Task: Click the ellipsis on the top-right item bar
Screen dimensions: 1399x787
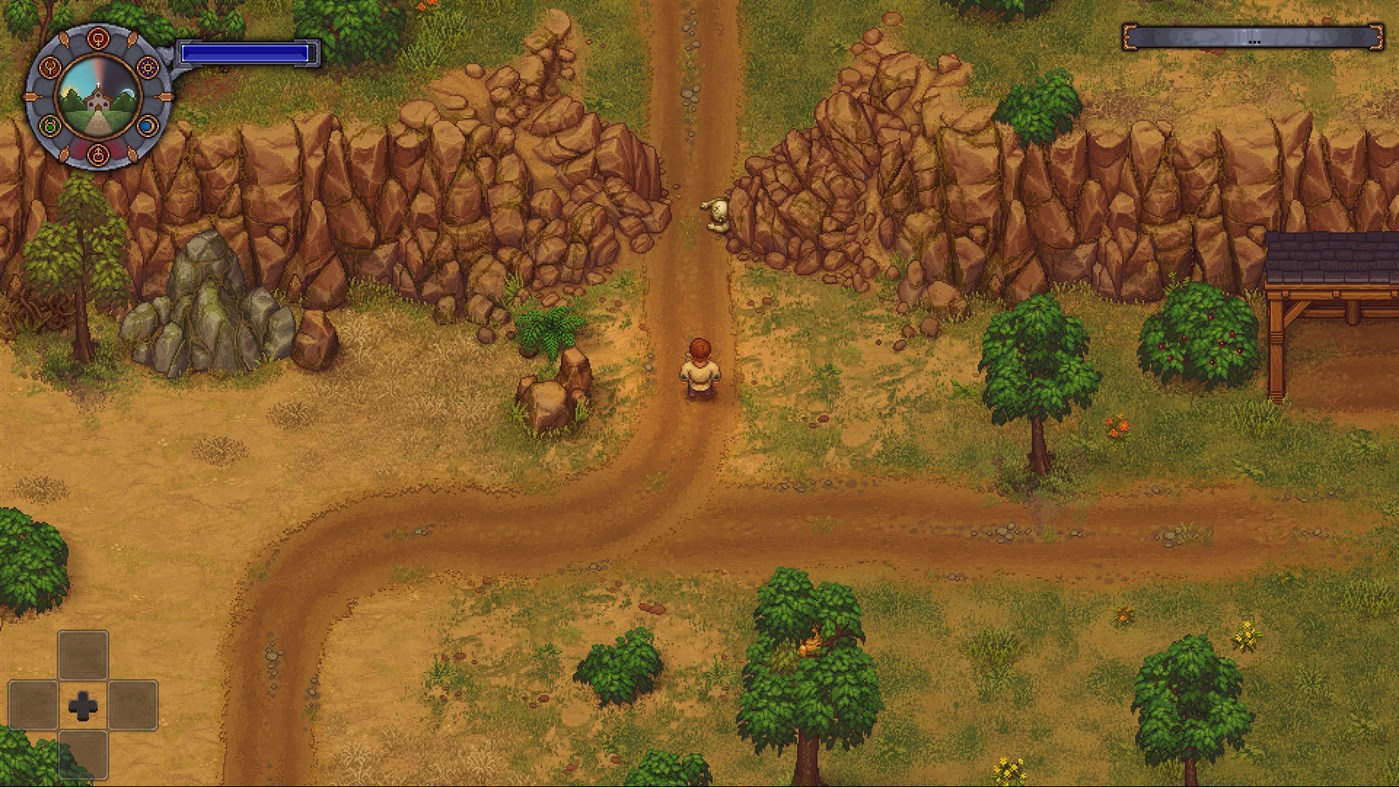Action: tap(1253, 43)
